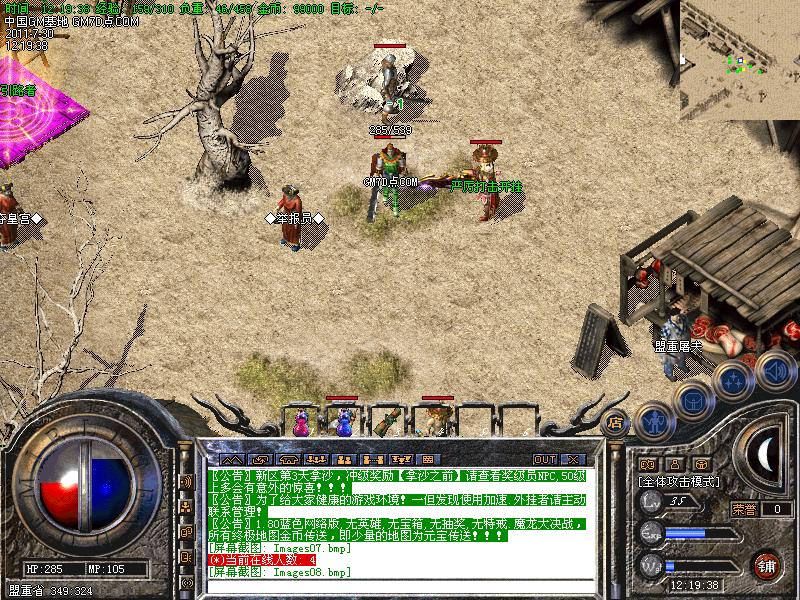Click the 荣誉 honor label
800x600 pixels.
point(743,509)
